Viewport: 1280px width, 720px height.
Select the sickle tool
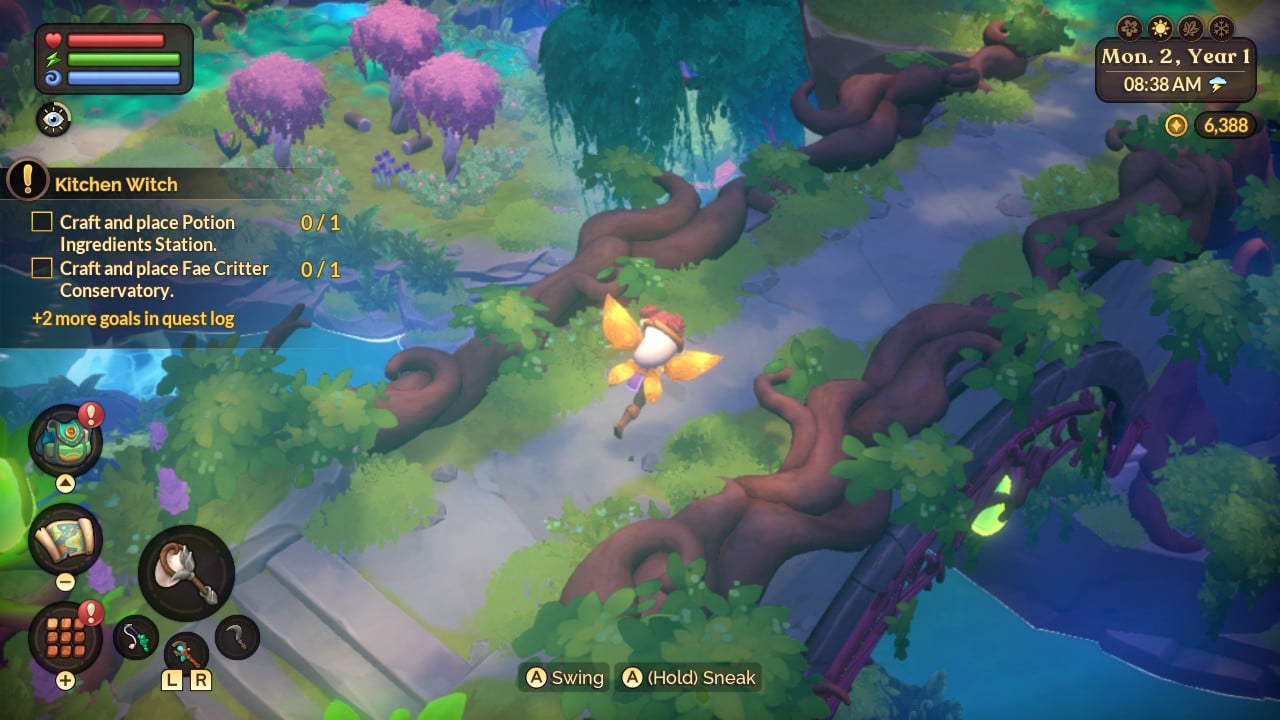tap(236, 636)
